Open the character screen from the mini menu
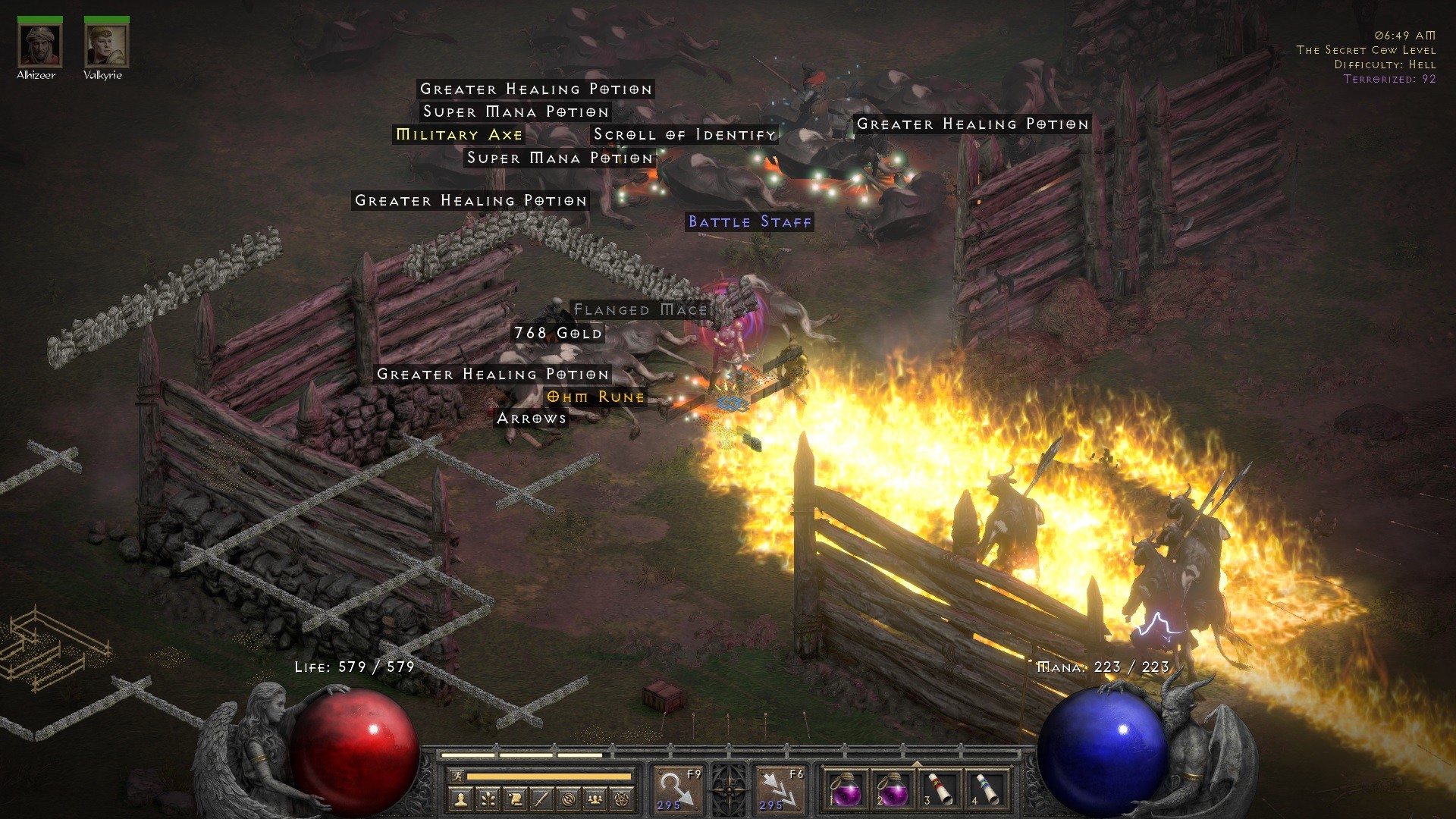The image size is (1456, 819). click(461, 799)
